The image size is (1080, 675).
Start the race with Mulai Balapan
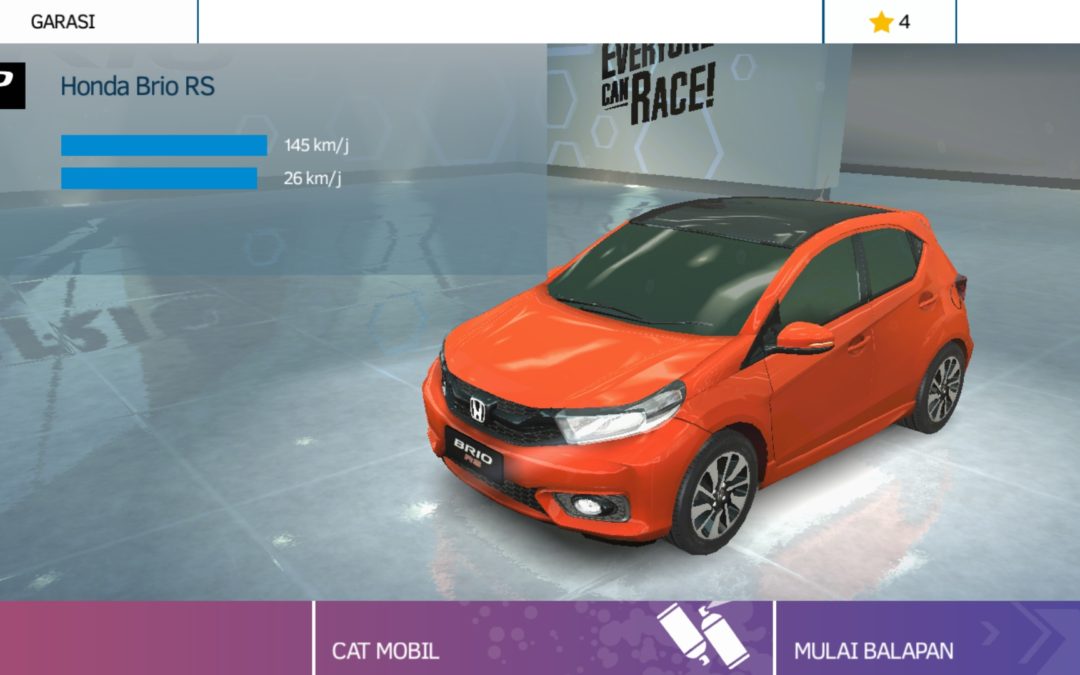tap(926, 639)
